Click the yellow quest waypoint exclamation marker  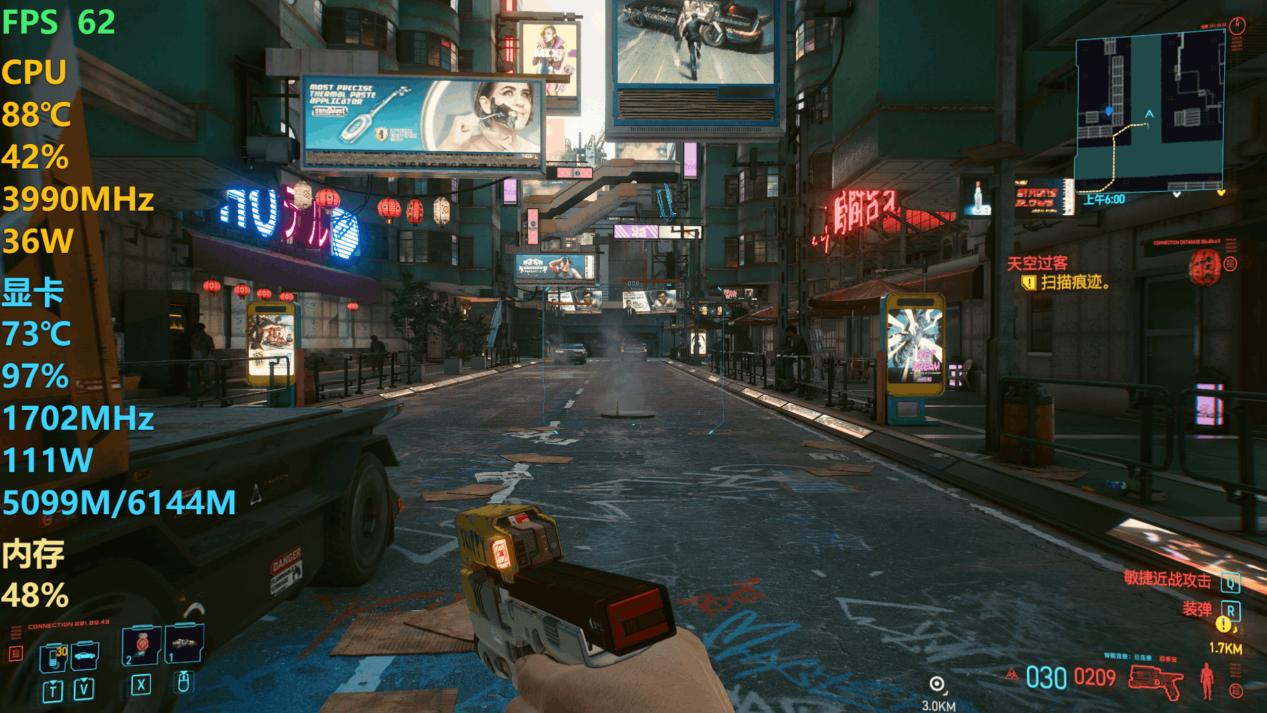pos(1223,625)
